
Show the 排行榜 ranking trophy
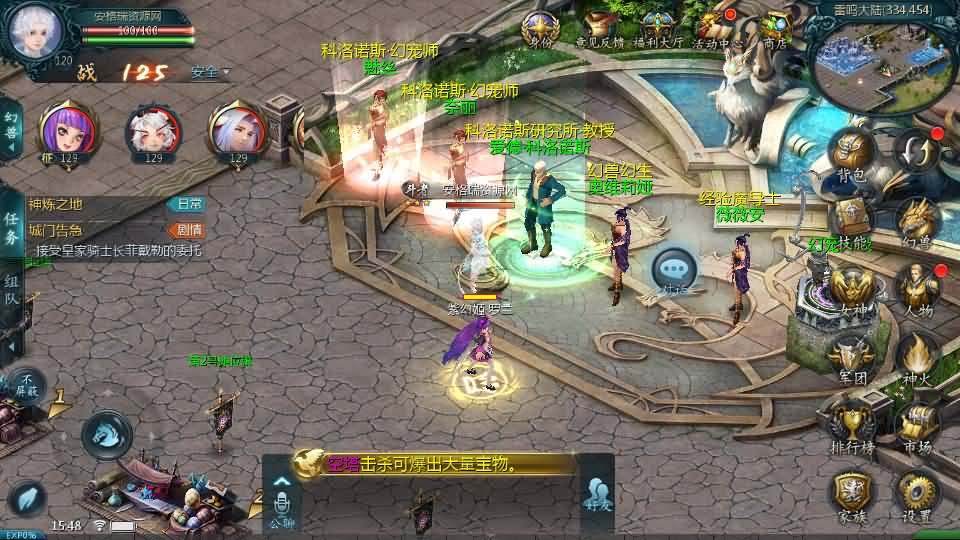(x=851, y=423)
